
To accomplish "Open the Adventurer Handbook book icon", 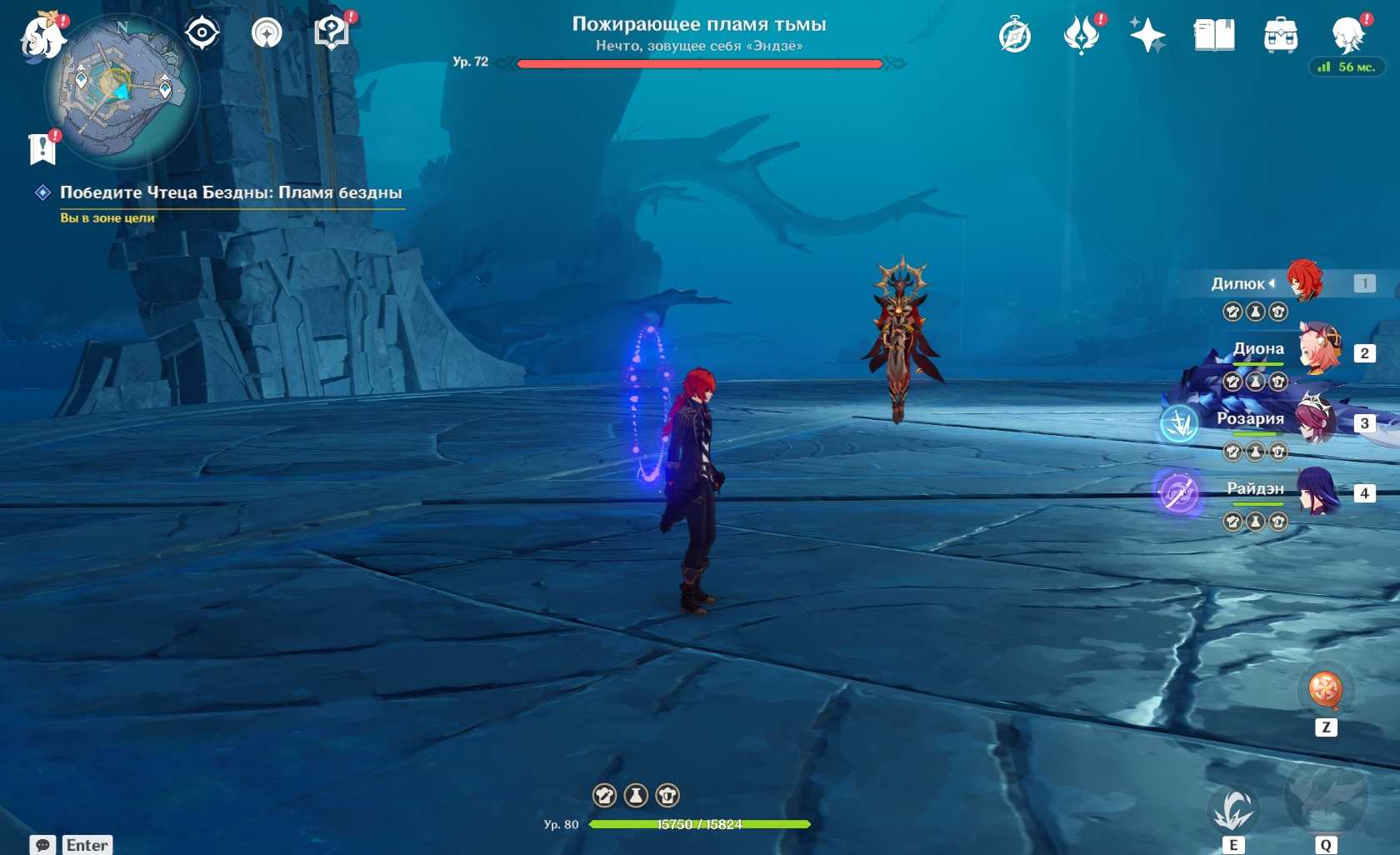I will [x=1213, y=36].
